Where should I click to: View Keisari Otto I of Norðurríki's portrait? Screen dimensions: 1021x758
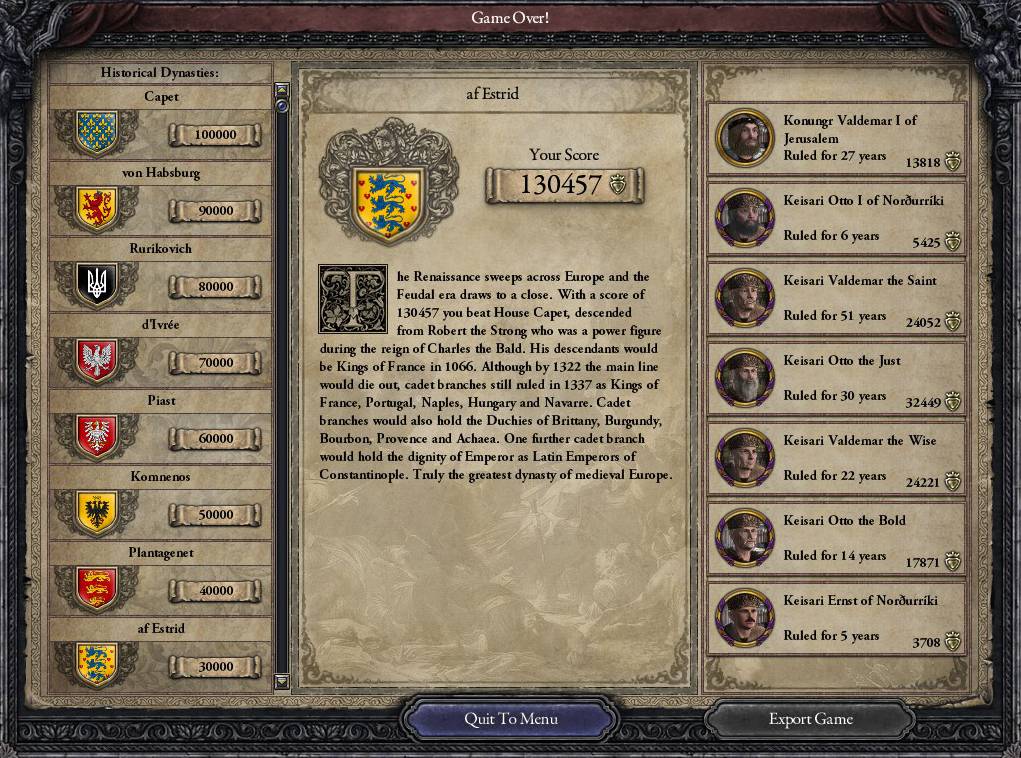coord(745,218)
